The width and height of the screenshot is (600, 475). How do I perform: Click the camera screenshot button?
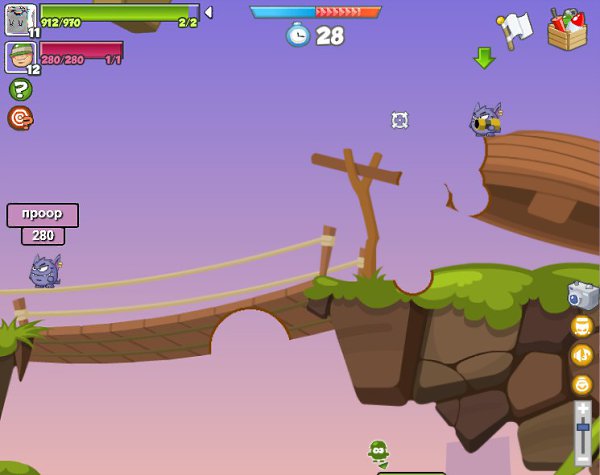coord(582,295)
